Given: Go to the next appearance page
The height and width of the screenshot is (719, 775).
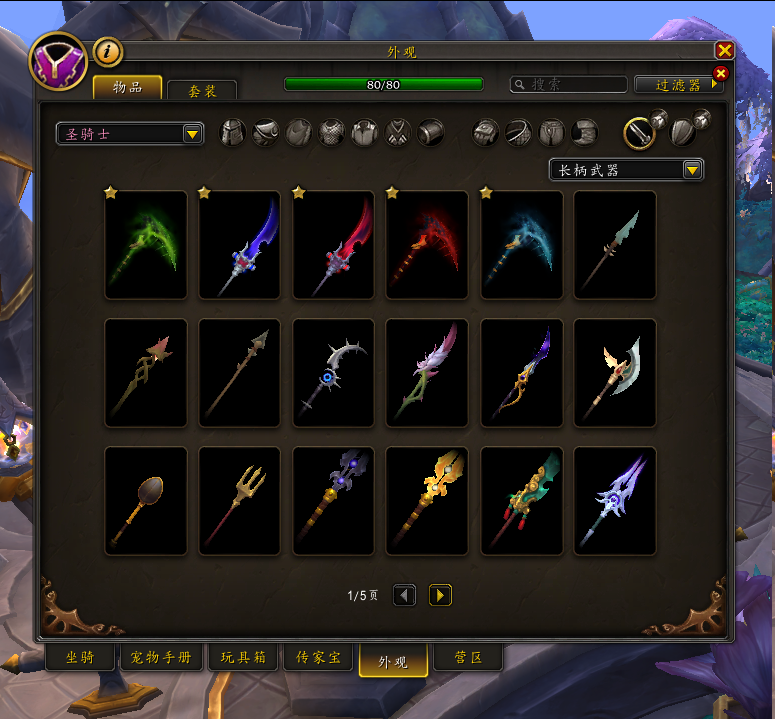Looking at the screenshot, I should 440,596.
